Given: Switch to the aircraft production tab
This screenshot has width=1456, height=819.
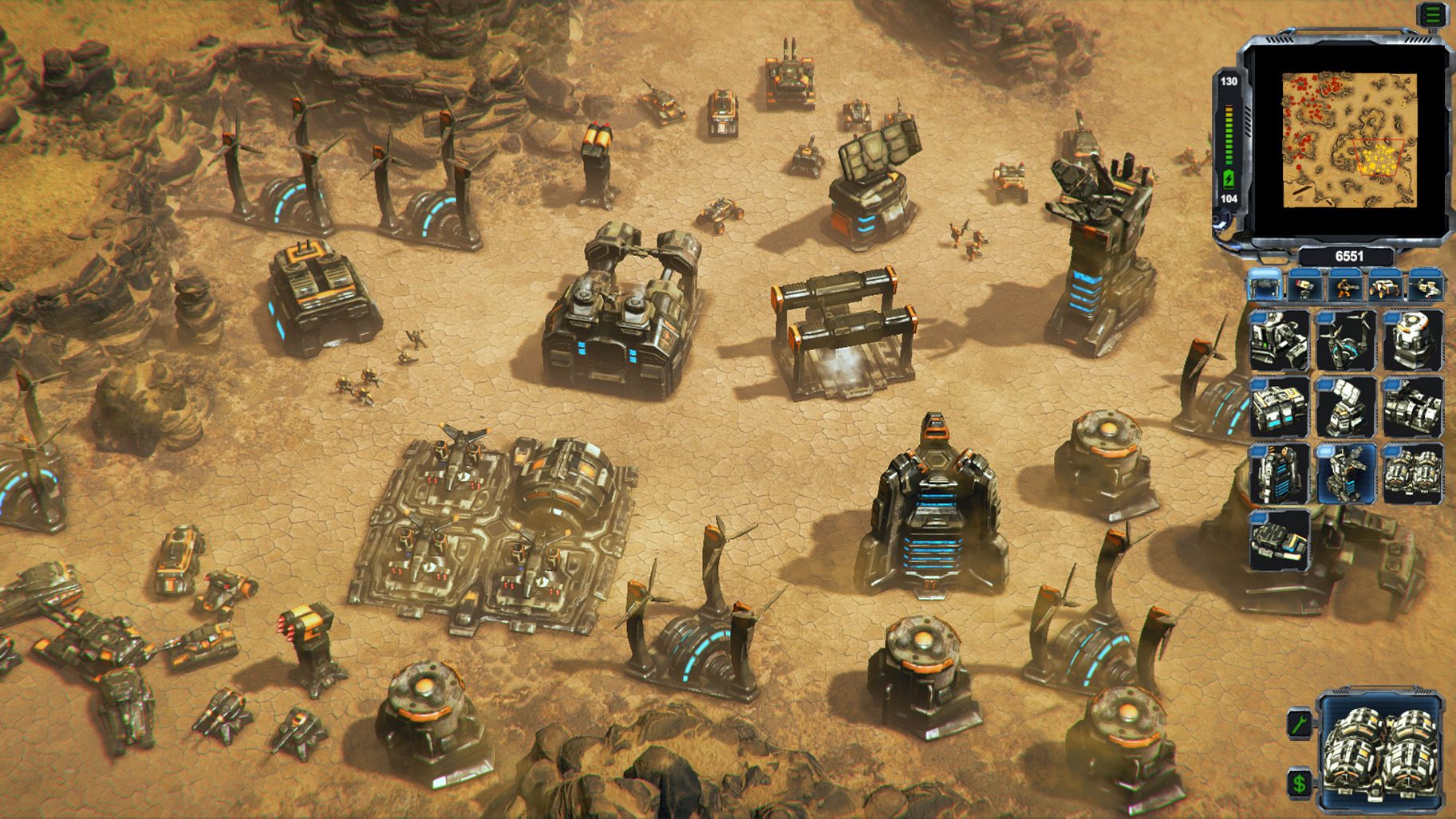Looking at the screenshot, I should [x=1426, y=285].
